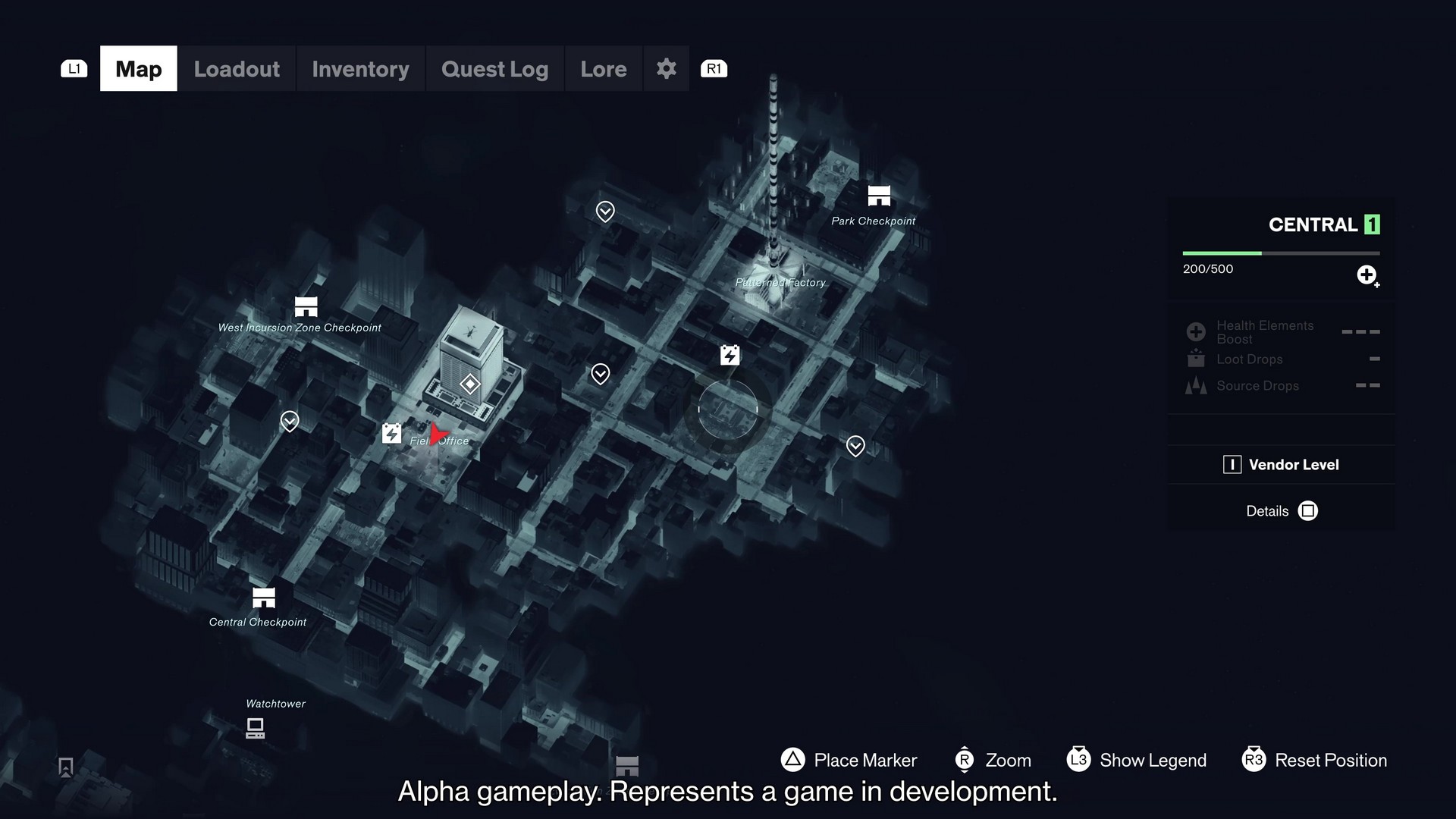
Task: Select the Park Checkpoint icon
Action: point(878,196)
